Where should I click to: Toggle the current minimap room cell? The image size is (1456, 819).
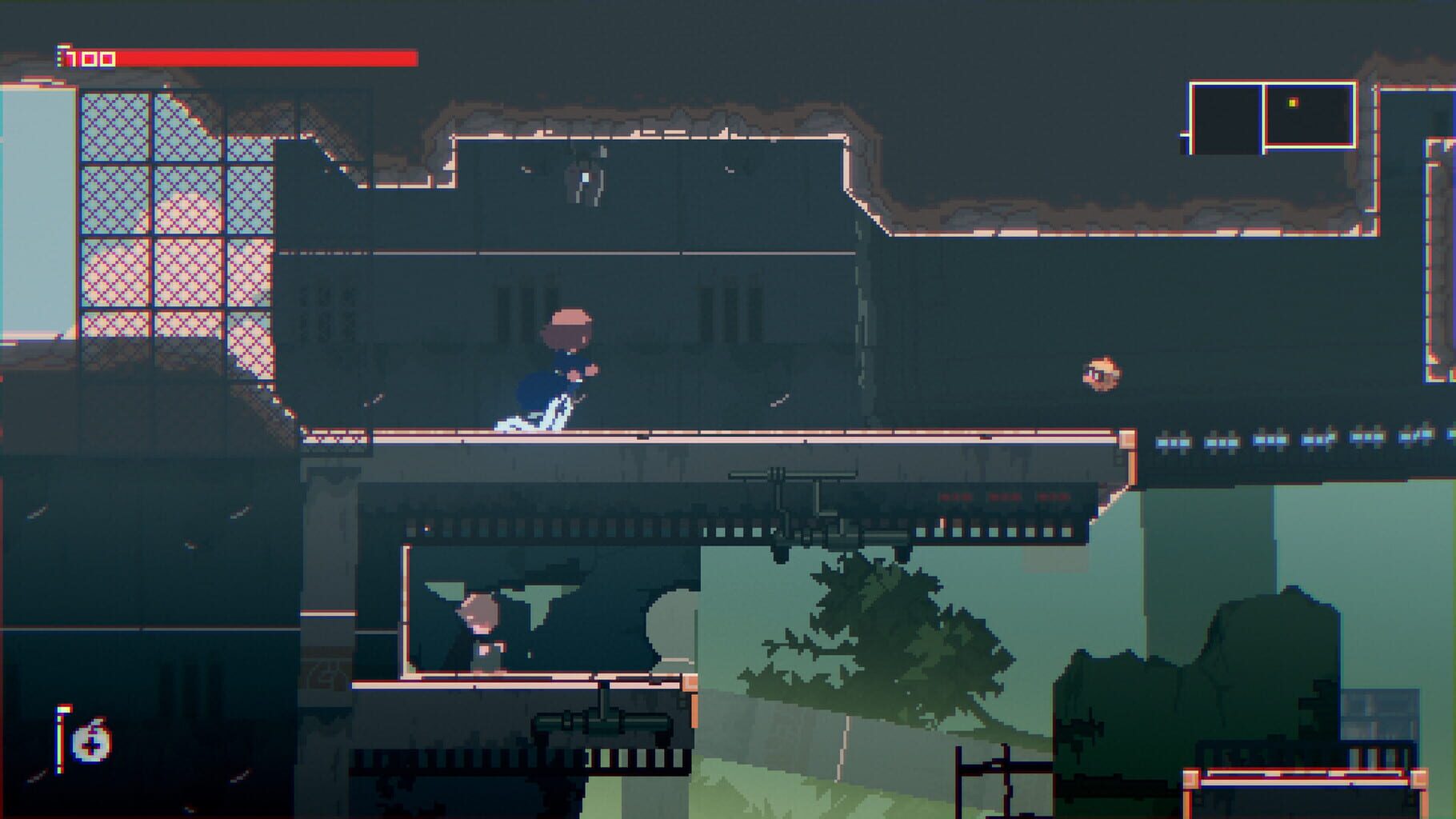click(x=1312, y=116)
